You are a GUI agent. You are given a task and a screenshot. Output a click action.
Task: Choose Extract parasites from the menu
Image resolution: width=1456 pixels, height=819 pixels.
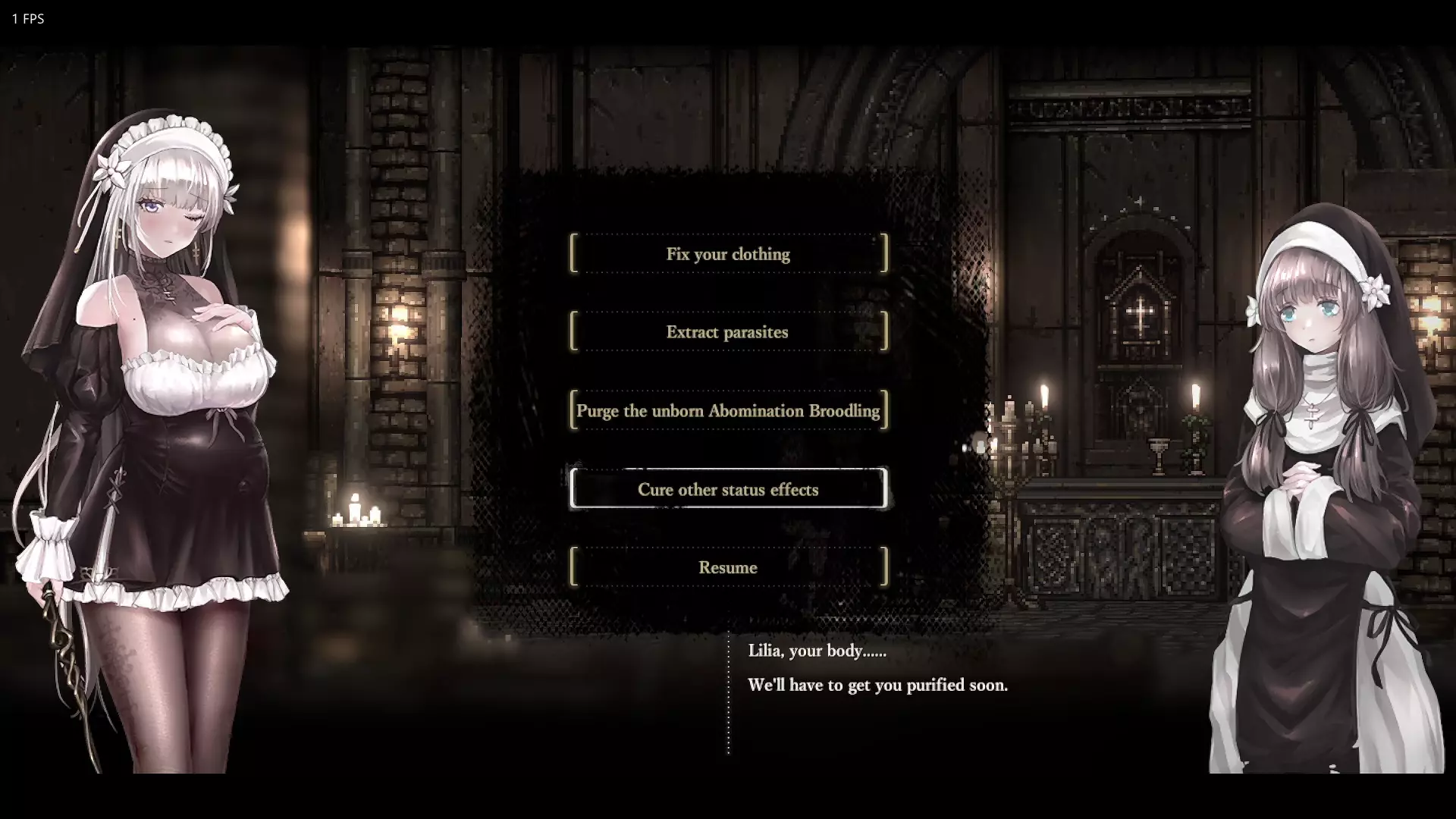[728, 332]
